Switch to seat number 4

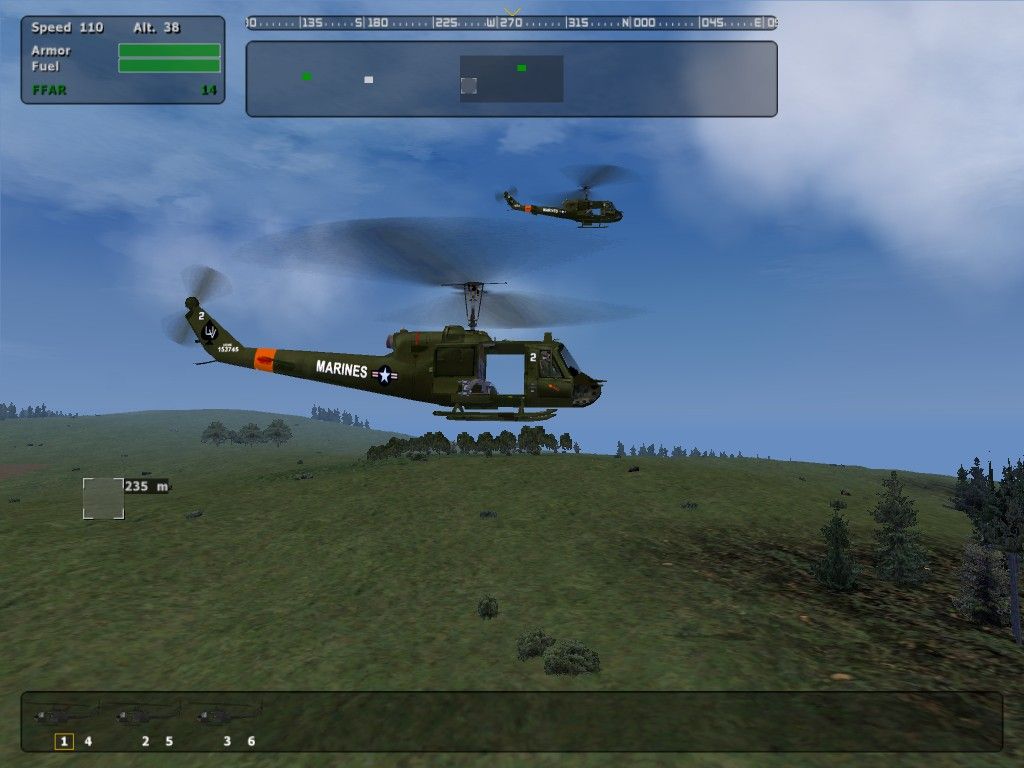pyautogui.click(x=88, y=741)
